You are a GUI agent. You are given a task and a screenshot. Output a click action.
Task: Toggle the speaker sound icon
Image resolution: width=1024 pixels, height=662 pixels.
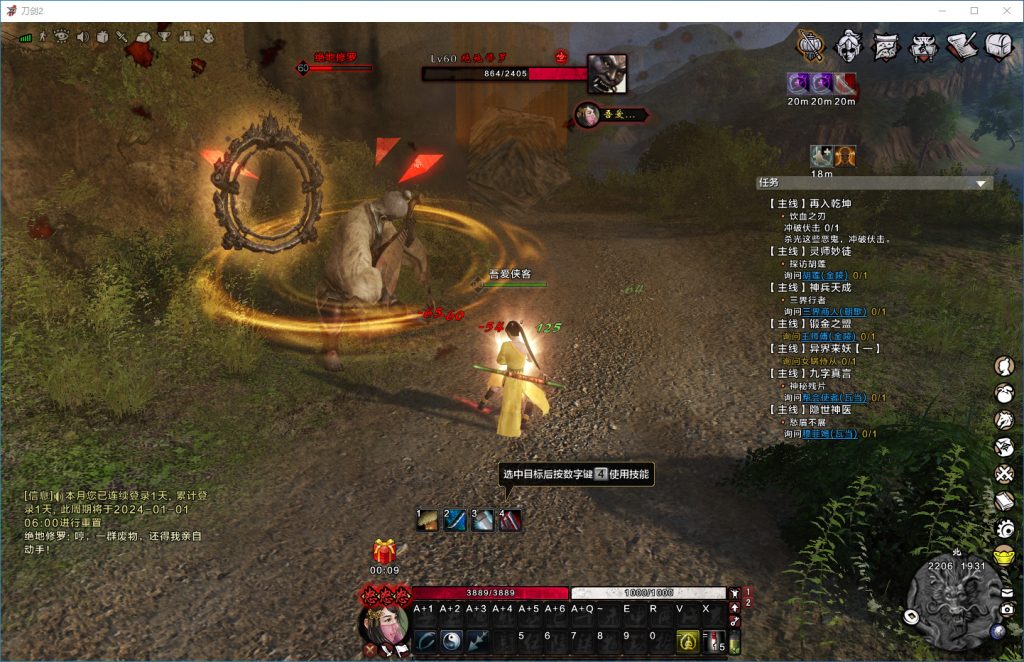point(83,37)
